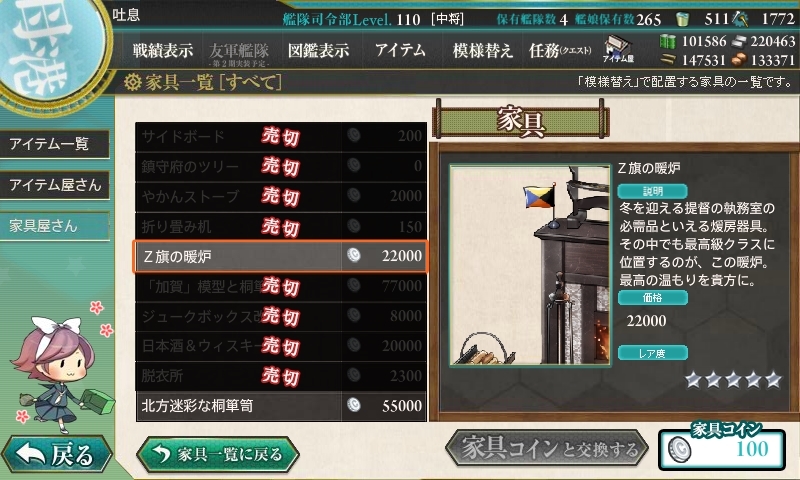Select the sold-out 折り畳み机 row
800x480 pixels.
(x=281, y=226)
